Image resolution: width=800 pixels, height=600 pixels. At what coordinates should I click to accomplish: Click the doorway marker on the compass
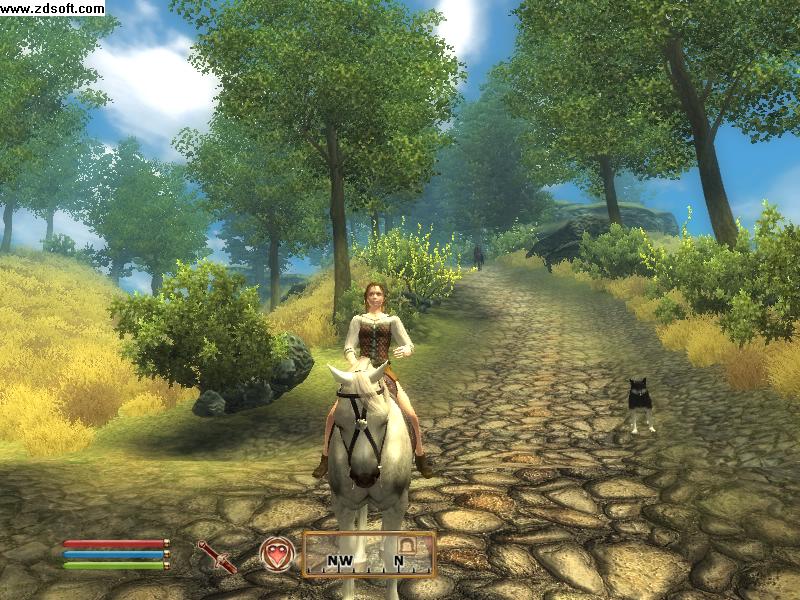[407, 544]
